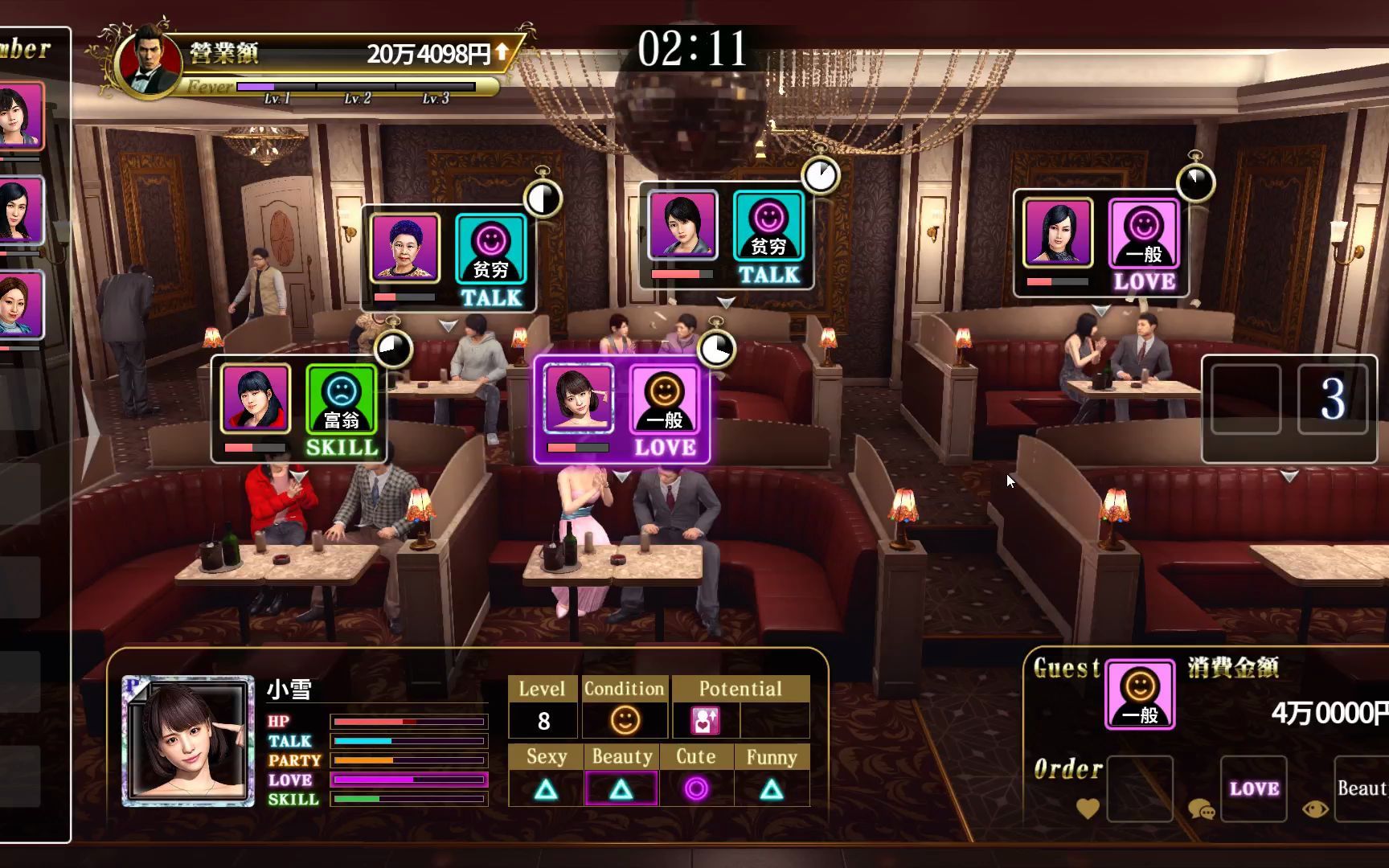The width and height of the screenshot is (1389, 868).
Task: Click the Guest 一般 smiley icon
Action: [x=1140, y=694]
